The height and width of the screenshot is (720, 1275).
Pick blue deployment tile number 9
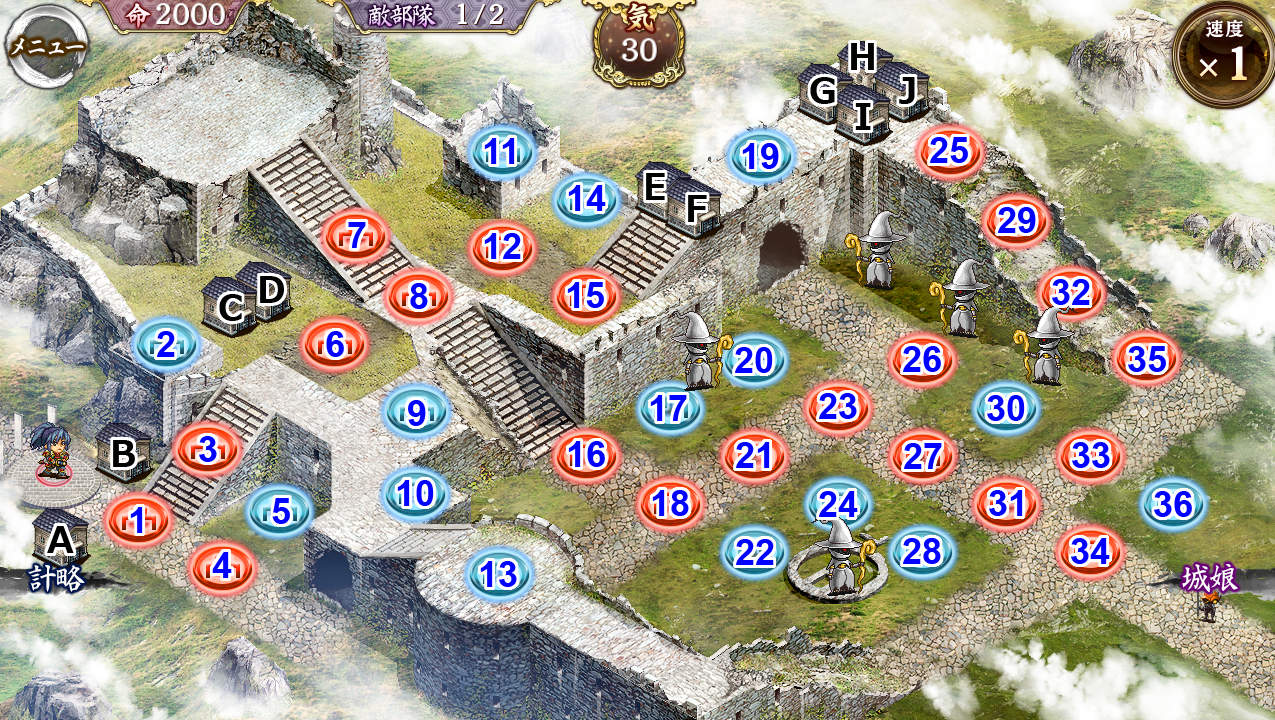(416, 411)
